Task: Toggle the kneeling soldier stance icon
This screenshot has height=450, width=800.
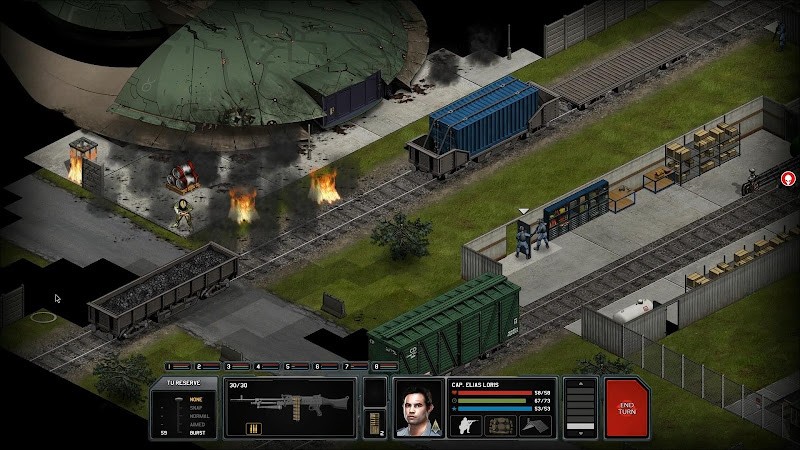Action: pos(467,424)
